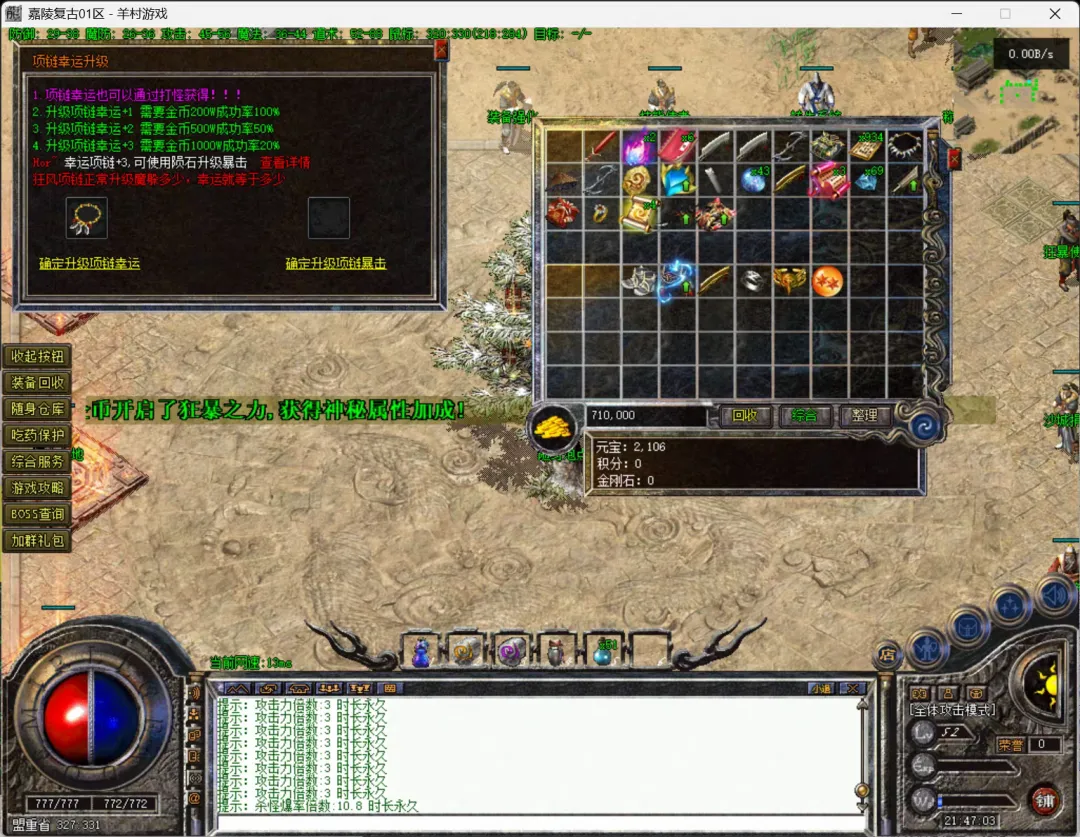Open the 店 shop button
The width and height of the screenshot is (1080, 837).
coord(886,655)
